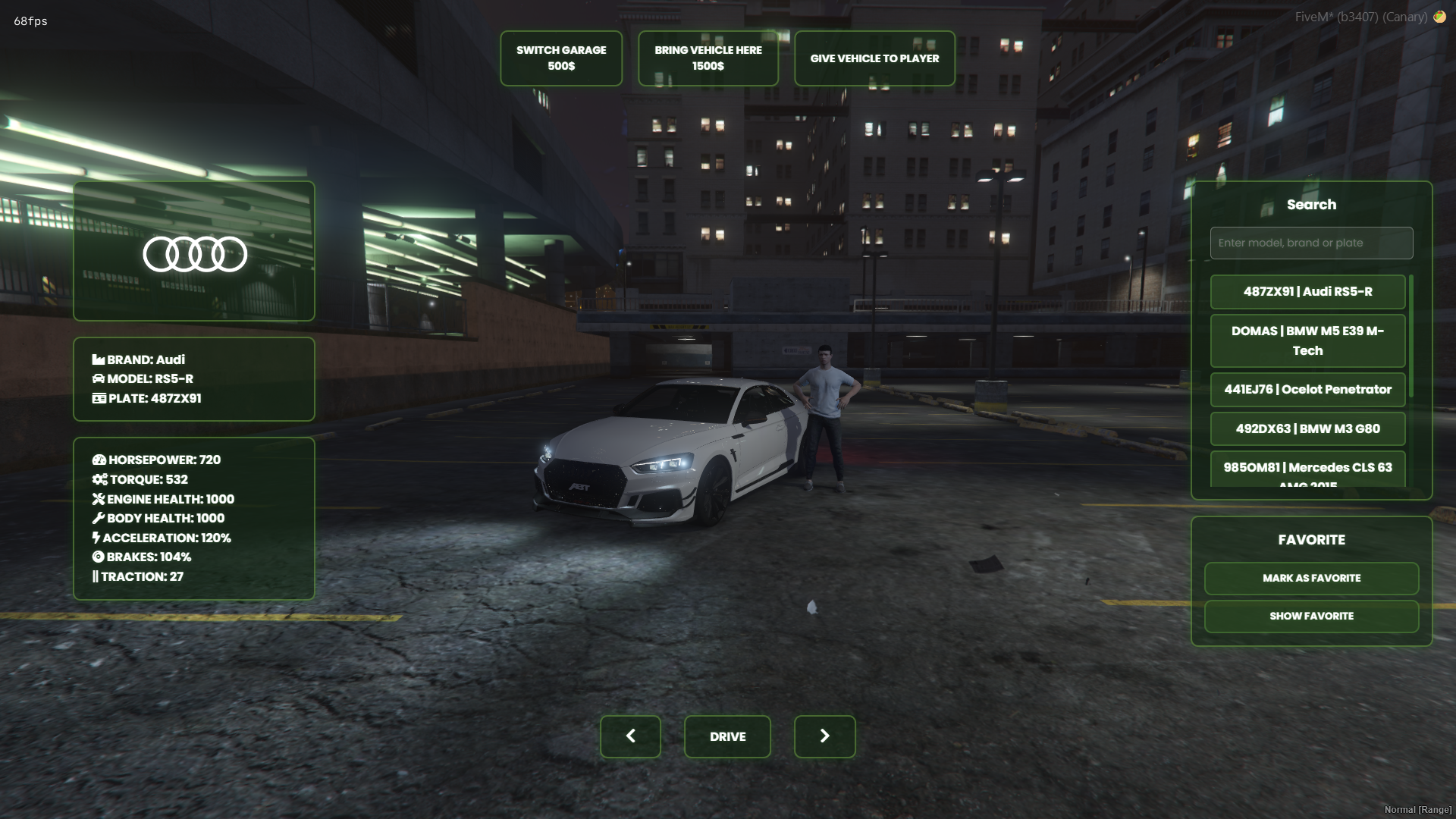
Task: Pick the 441EJ76 Ocelot Penetrator vehicle
Action: (1307, 390)
